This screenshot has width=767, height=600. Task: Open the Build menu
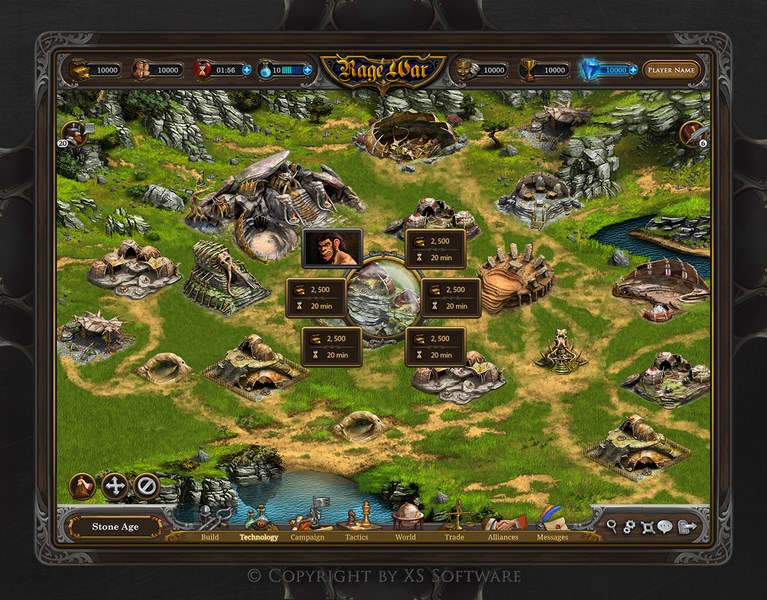[x=210, y=536]
